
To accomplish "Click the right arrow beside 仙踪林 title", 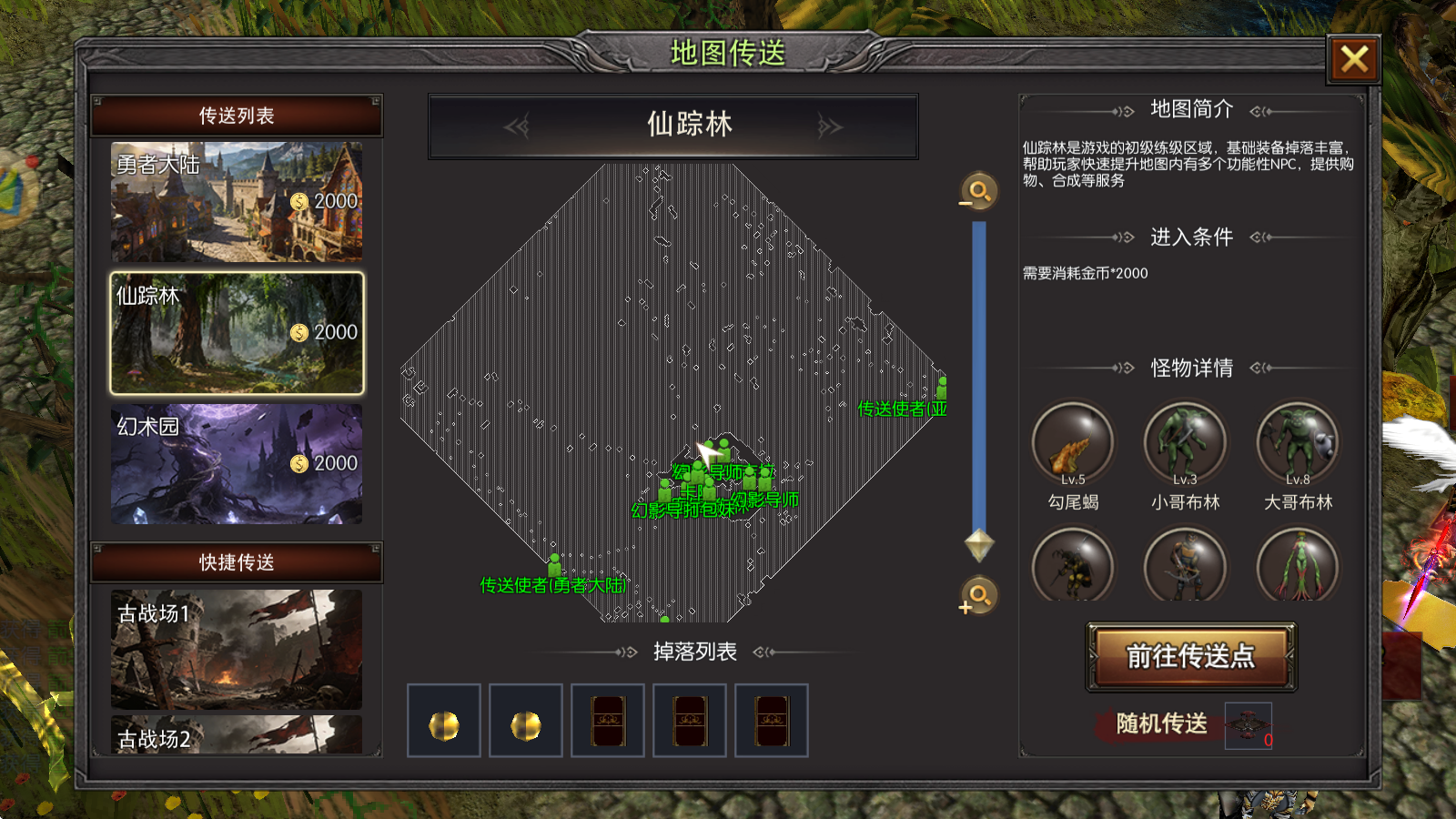I will click(x=829, y=126).
